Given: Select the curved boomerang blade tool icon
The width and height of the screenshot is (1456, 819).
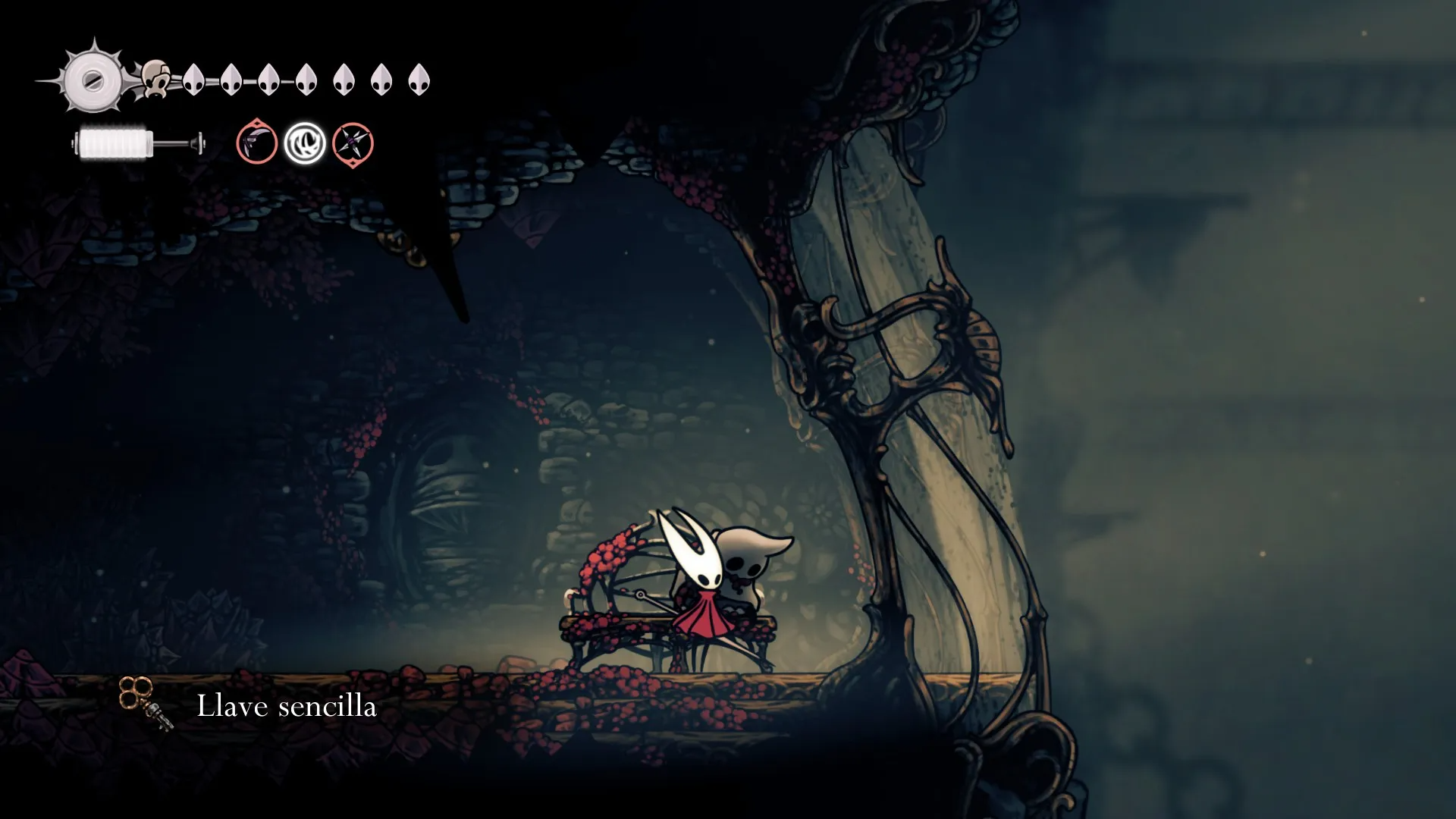Looking at the screenshot, I should pos(256,143).
